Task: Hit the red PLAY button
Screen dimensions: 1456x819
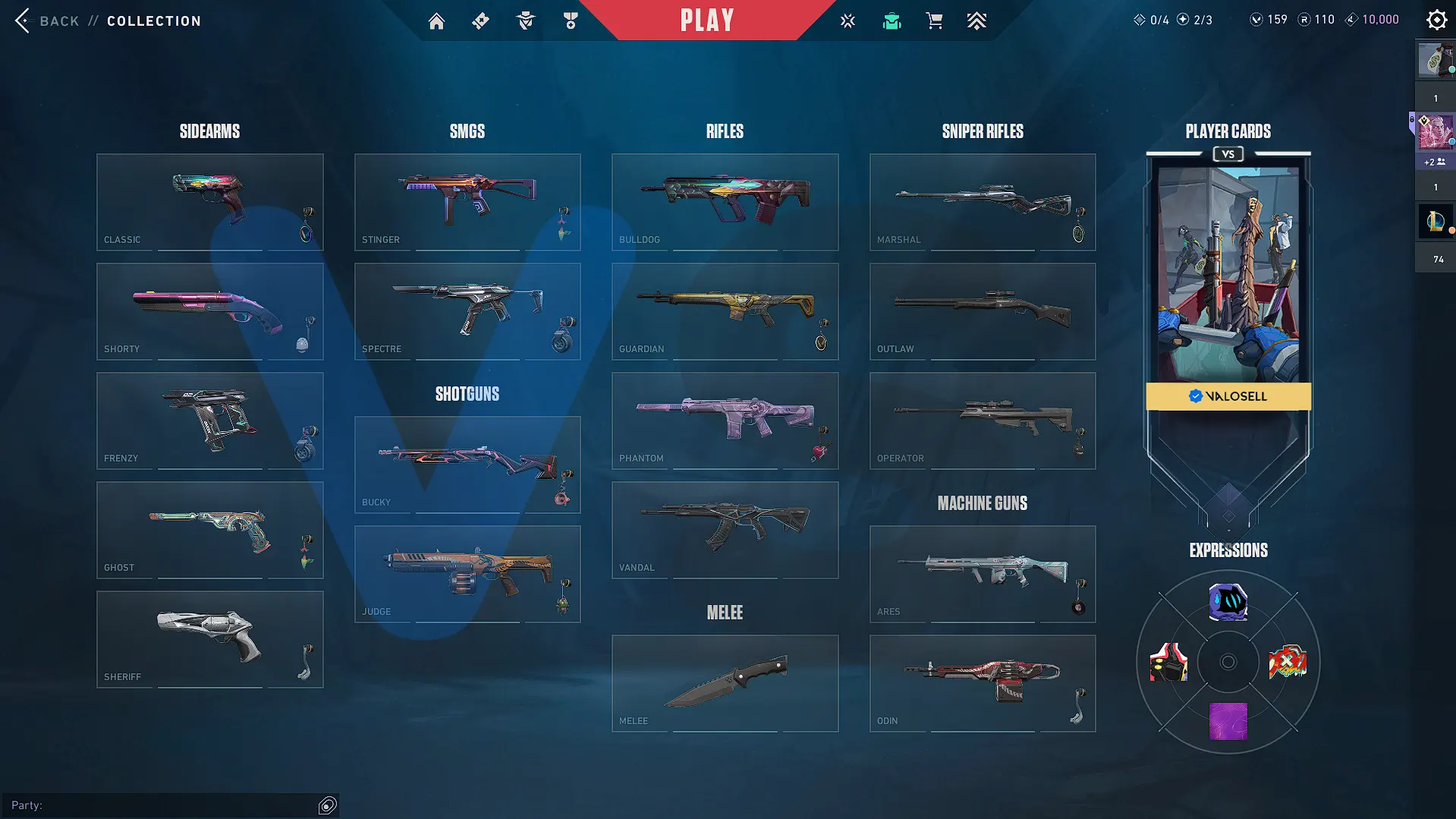Action: [706, 20]
